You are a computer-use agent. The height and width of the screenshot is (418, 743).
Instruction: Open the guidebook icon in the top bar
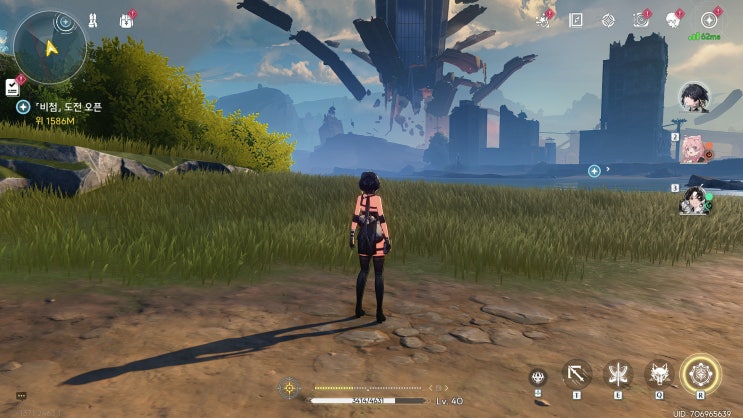(x=576, y=19)
